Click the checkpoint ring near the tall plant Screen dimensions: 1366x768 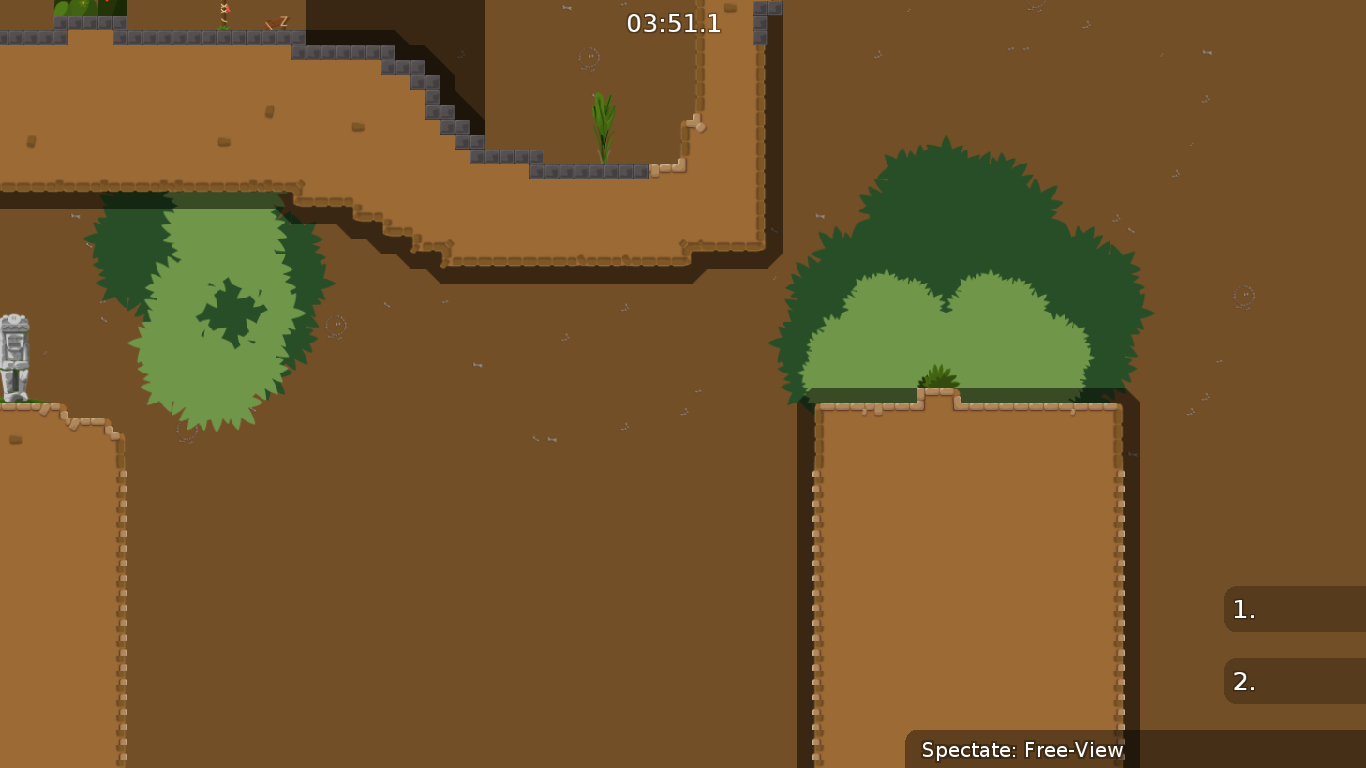(x=589, y=58)
